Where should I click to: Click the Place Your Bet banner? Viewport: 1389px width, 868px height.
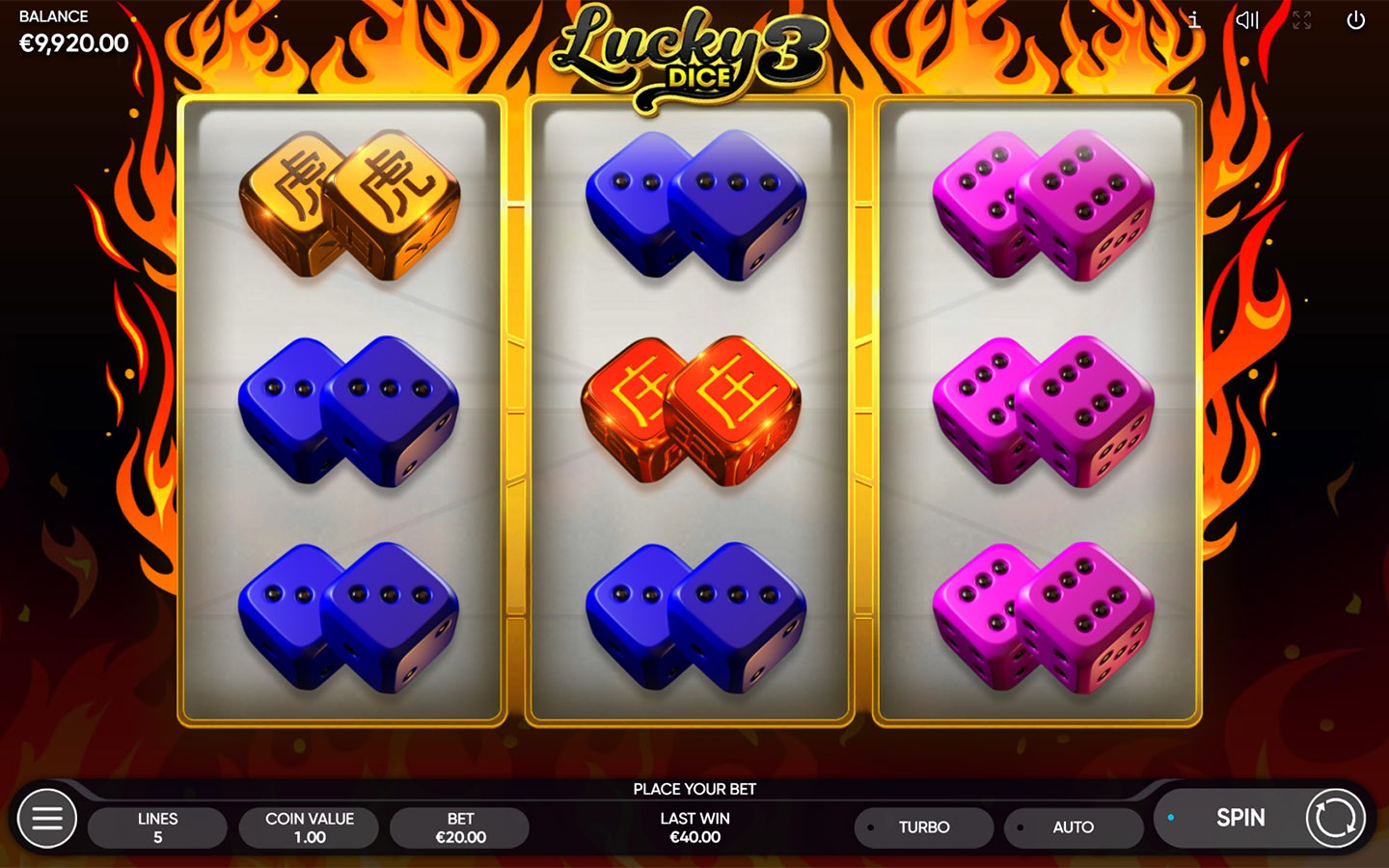(694, 789)
